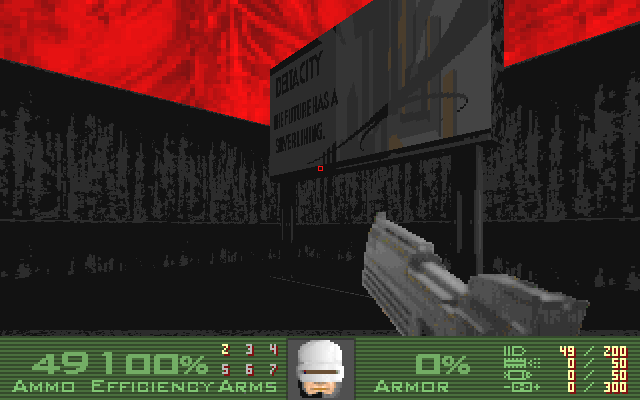This screenshot has width=640, height=400.
Task: Select weapon slot 7 in Arms
Action: (x=272, y=369)
